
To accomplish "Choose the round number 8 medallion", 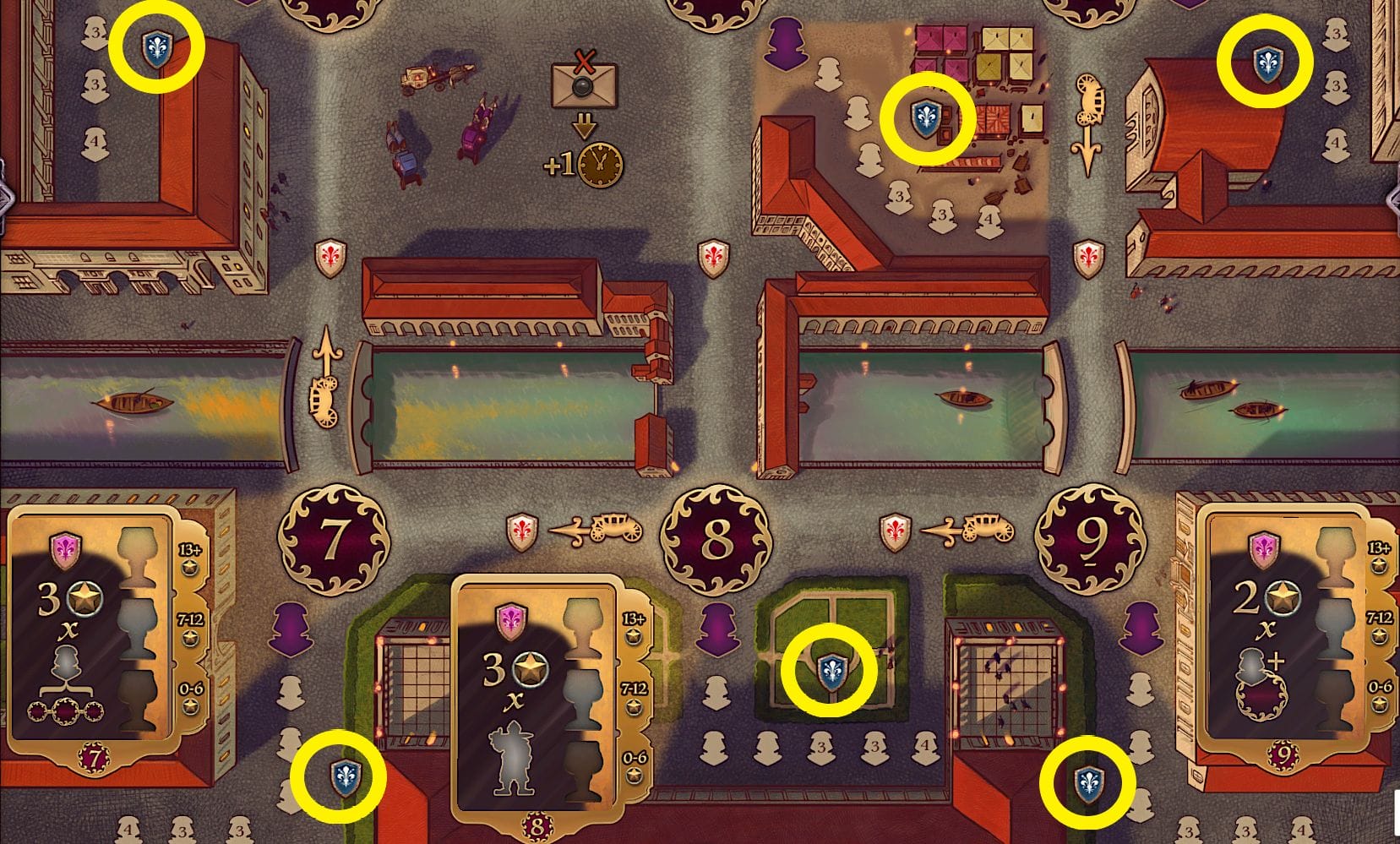I will tap(716, 538).
